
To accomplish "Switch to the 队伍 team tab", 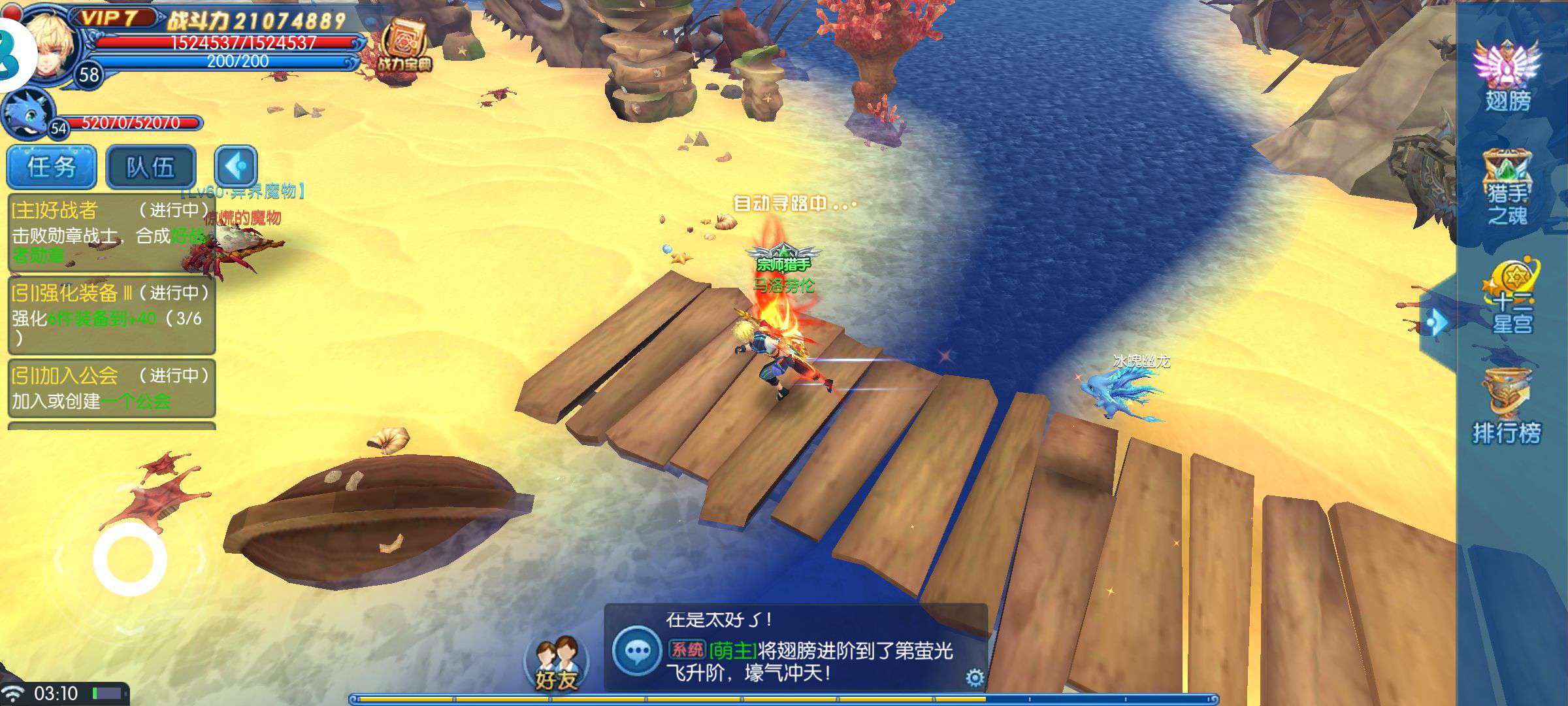I will click(151, 167).
